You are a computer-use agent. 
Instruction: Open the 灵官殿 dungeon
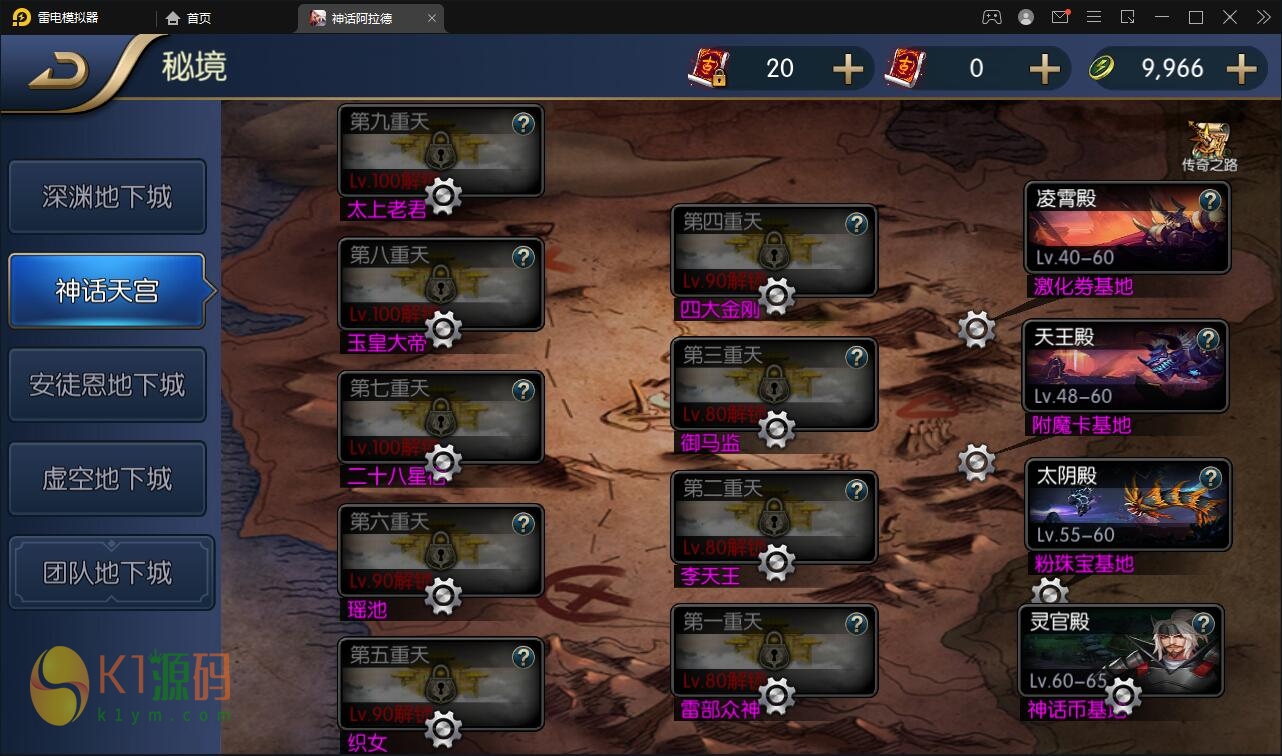[x=1120, y=652]
